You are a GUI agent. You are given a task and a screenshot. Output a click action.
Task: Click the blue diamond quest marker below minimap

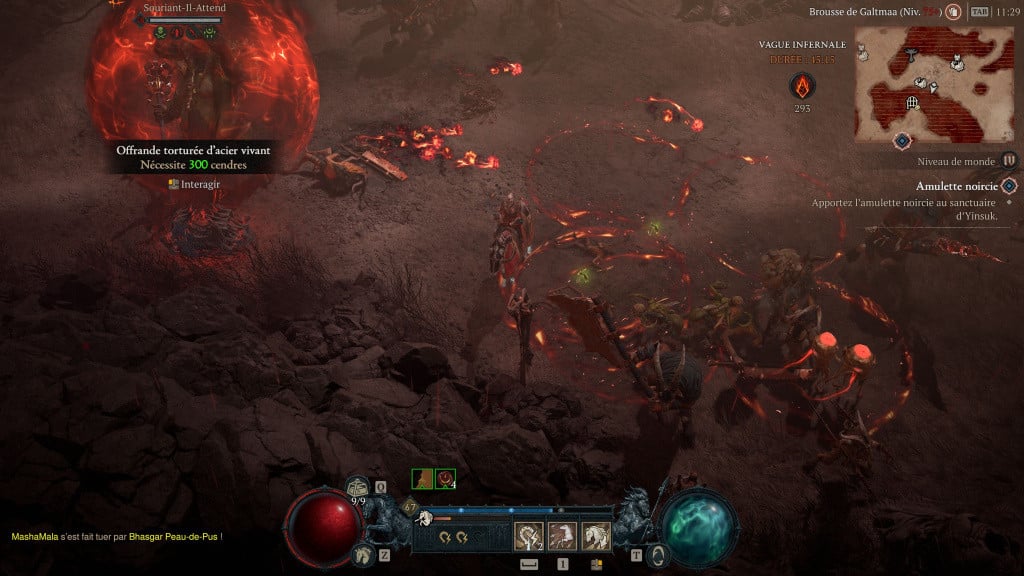tap(902, 140)
